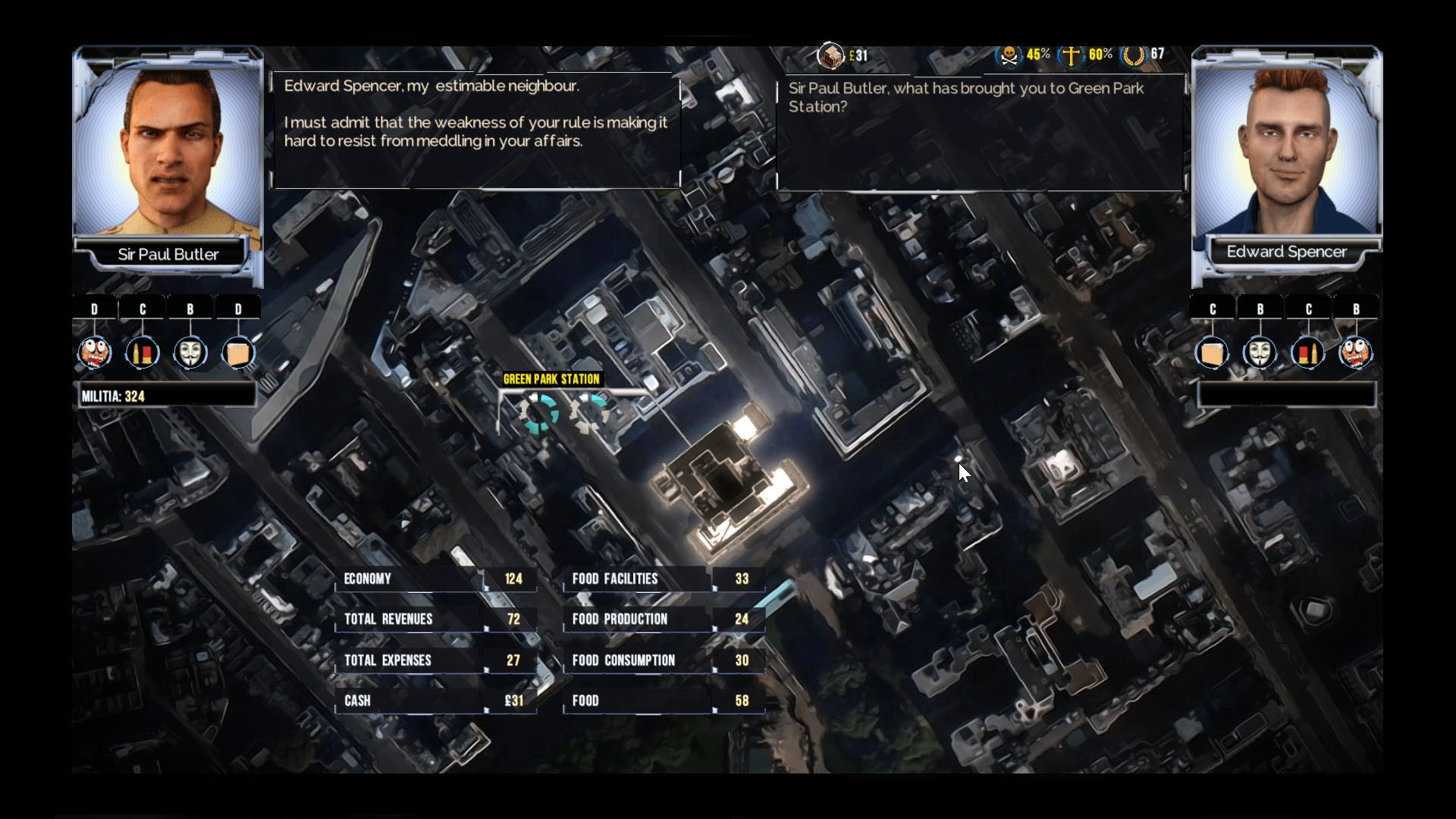Click the Green Park Station label
Viewport: 1456px width, 819px height.
(552, 378)
